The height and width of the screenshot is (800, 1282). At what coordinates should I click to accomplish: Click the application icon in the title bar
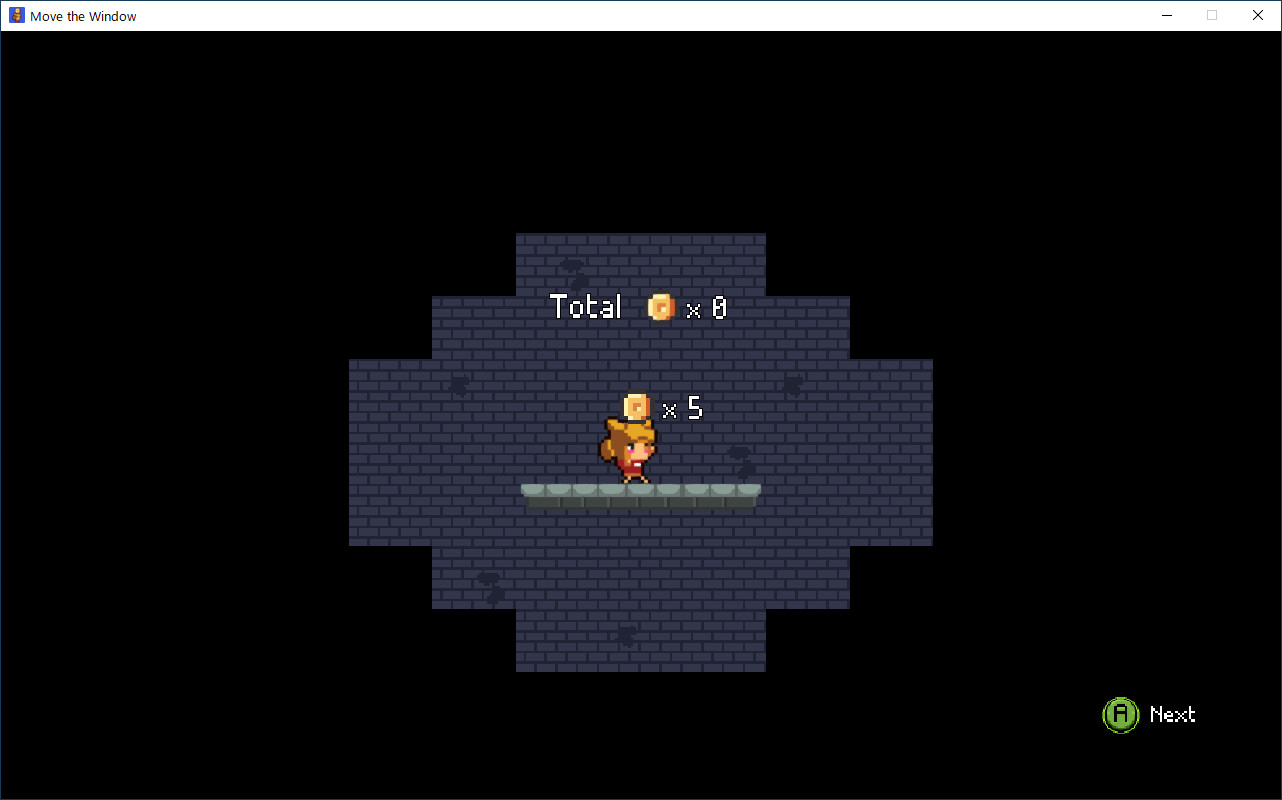point(16,15)
